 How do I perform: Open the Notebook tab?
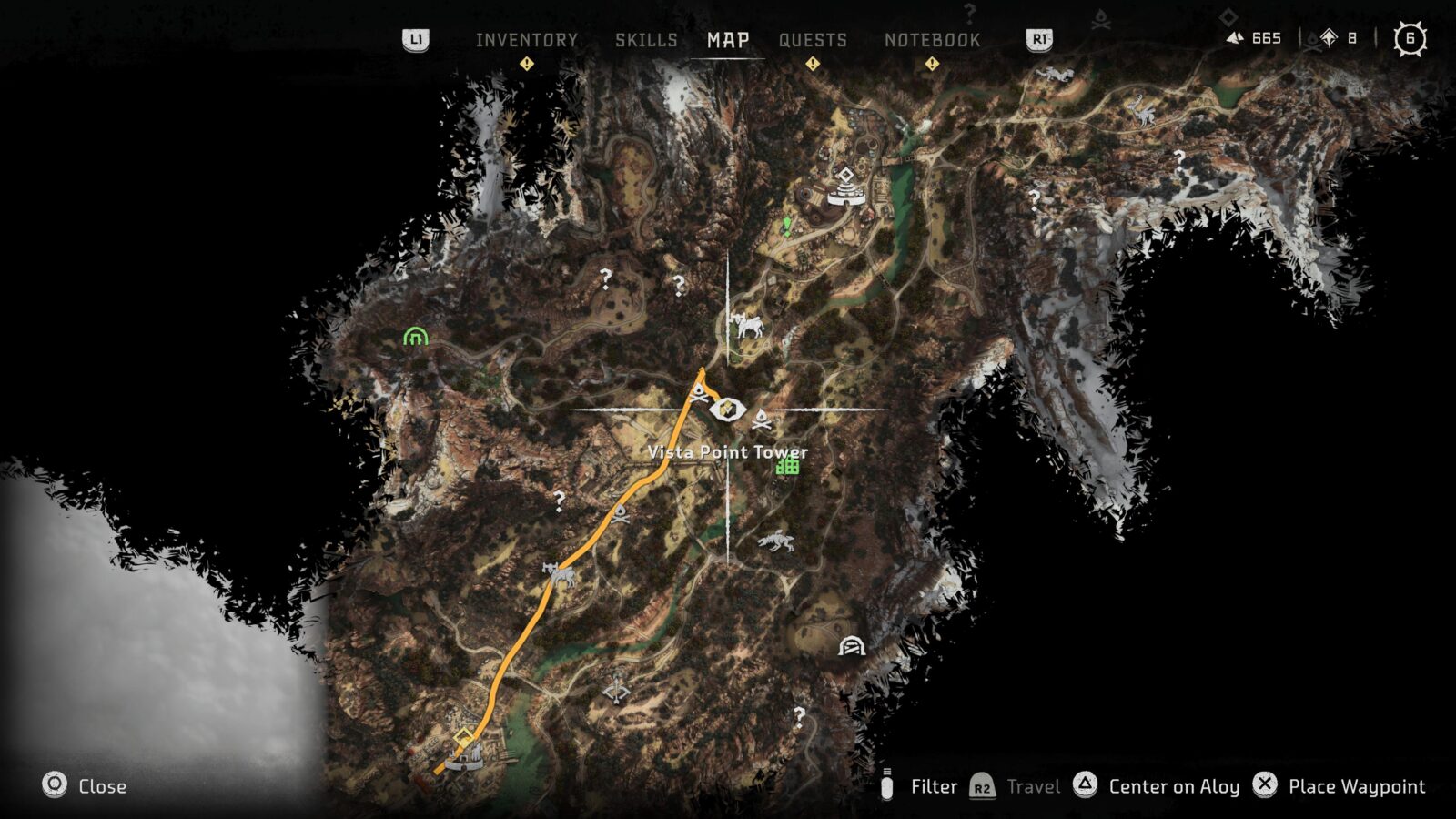pyautogui.click(x=932, y=40)
